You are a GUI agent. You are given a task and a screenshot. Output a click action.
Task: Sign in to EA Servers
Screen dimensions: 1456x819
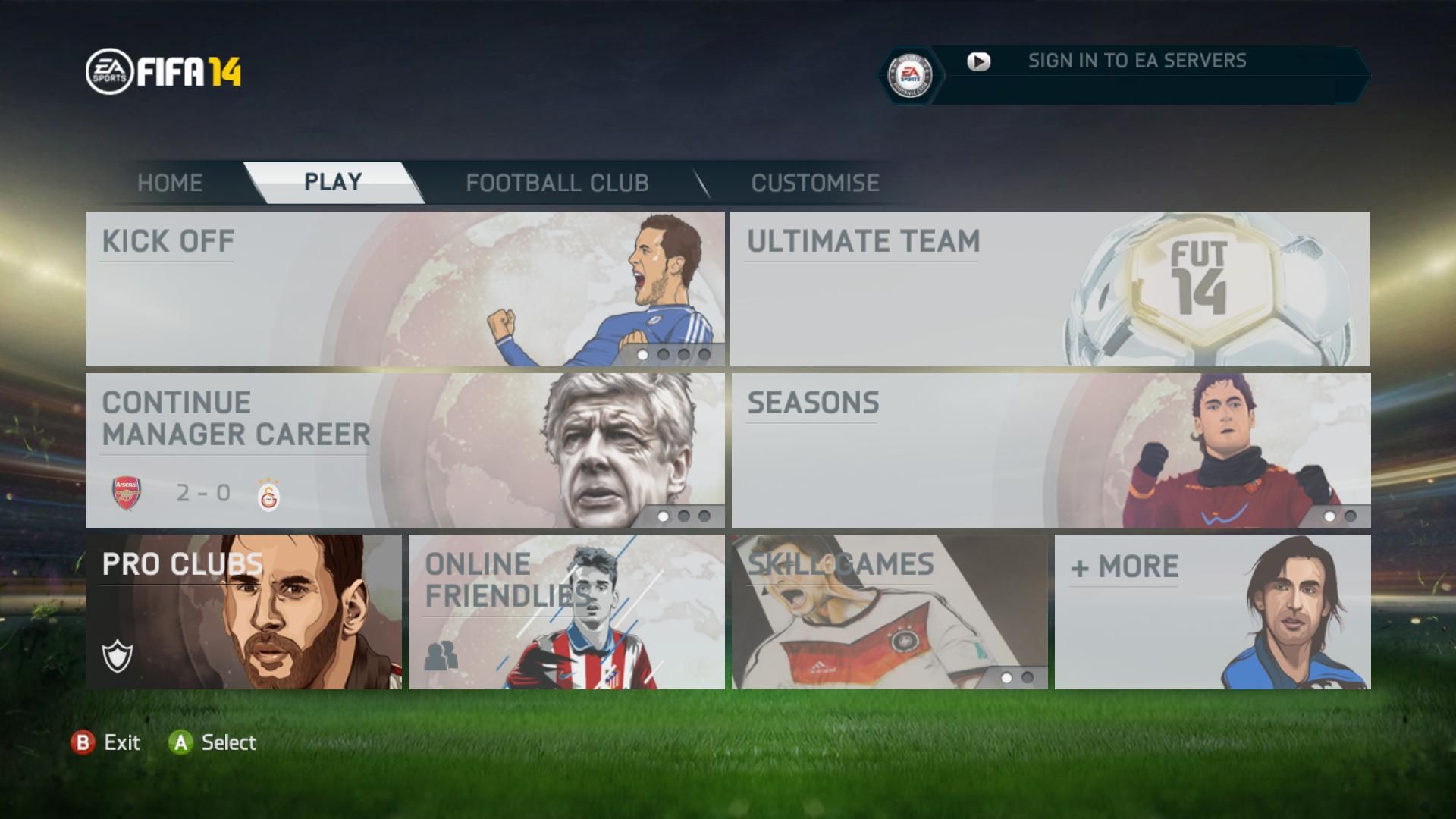click(1136, 61)
